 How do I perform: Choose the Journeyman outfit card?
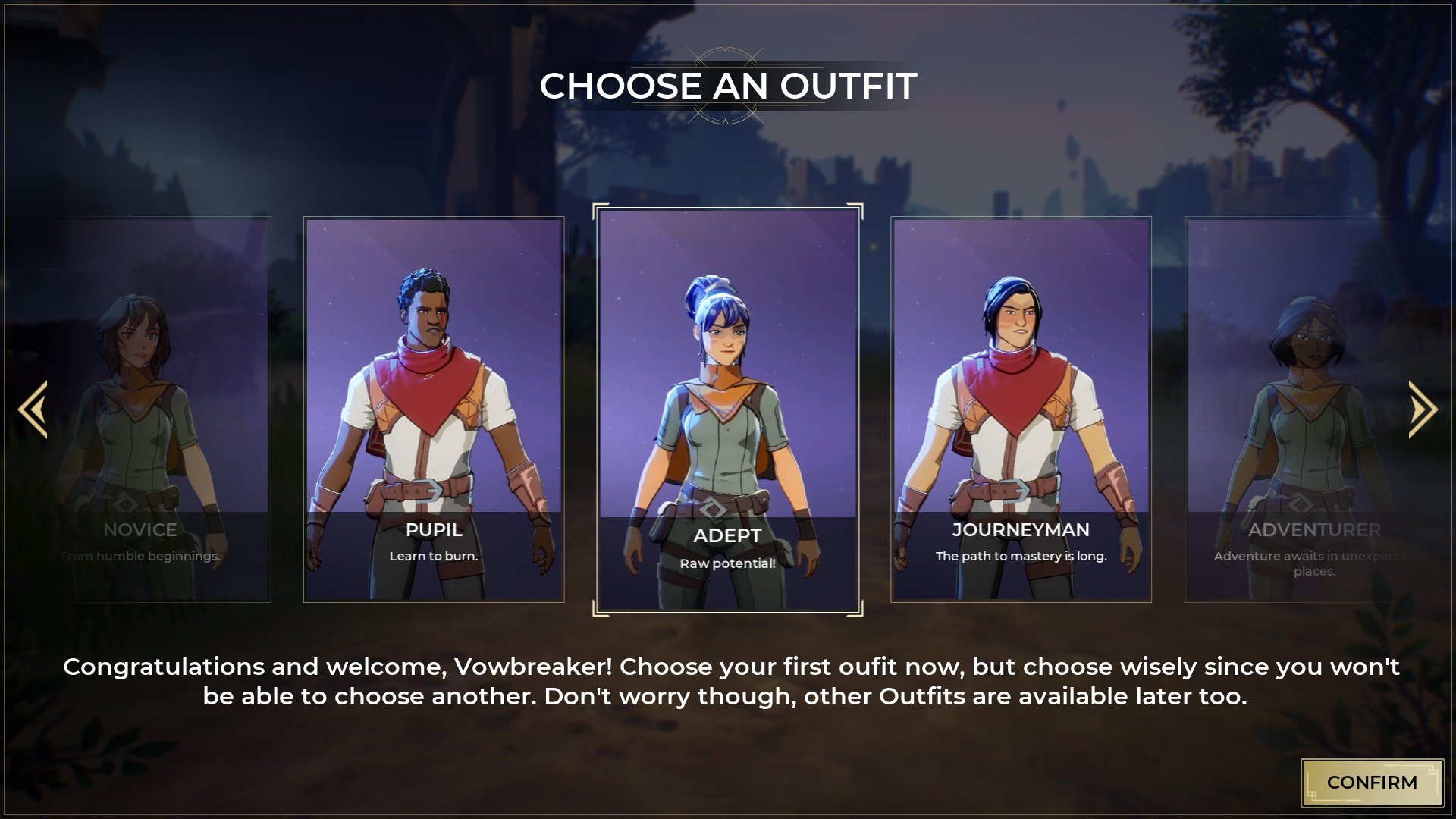point(1021,409)
